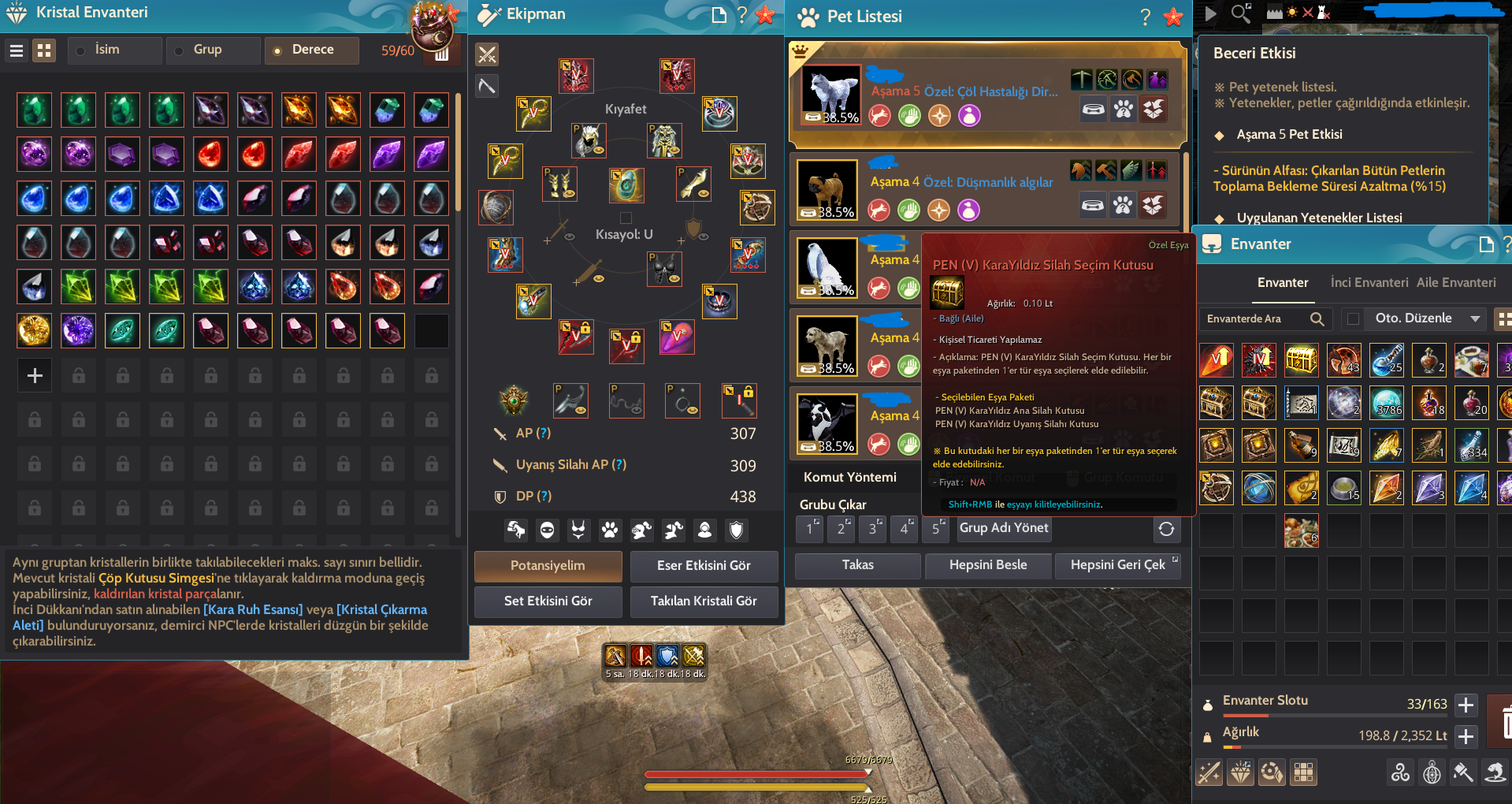This screenshot has height=804, width=1512.
Task: Open the dye hammer icon in inventory
Action: pos(1463,772)
